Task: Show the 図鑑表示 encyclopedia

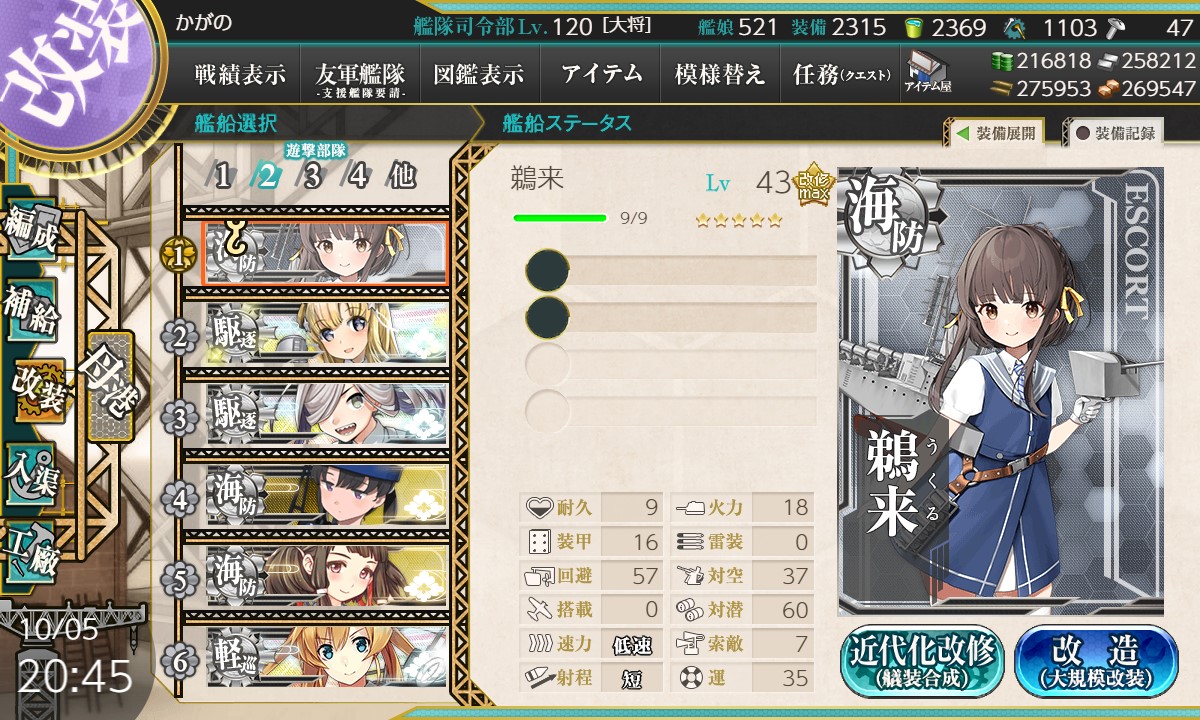Action: (478, 74)
